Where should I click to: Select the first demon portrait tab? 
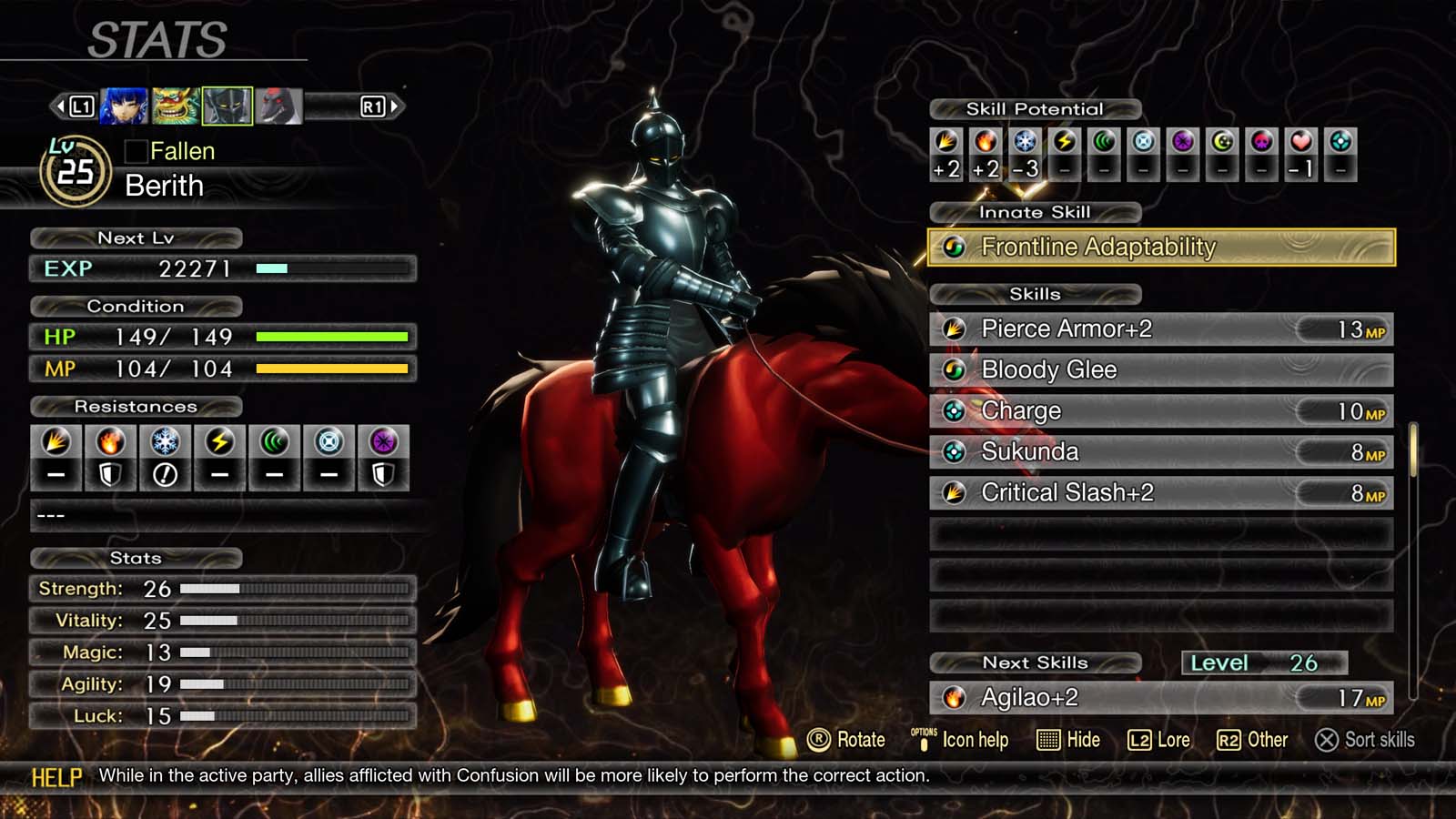tap(123, 105)
